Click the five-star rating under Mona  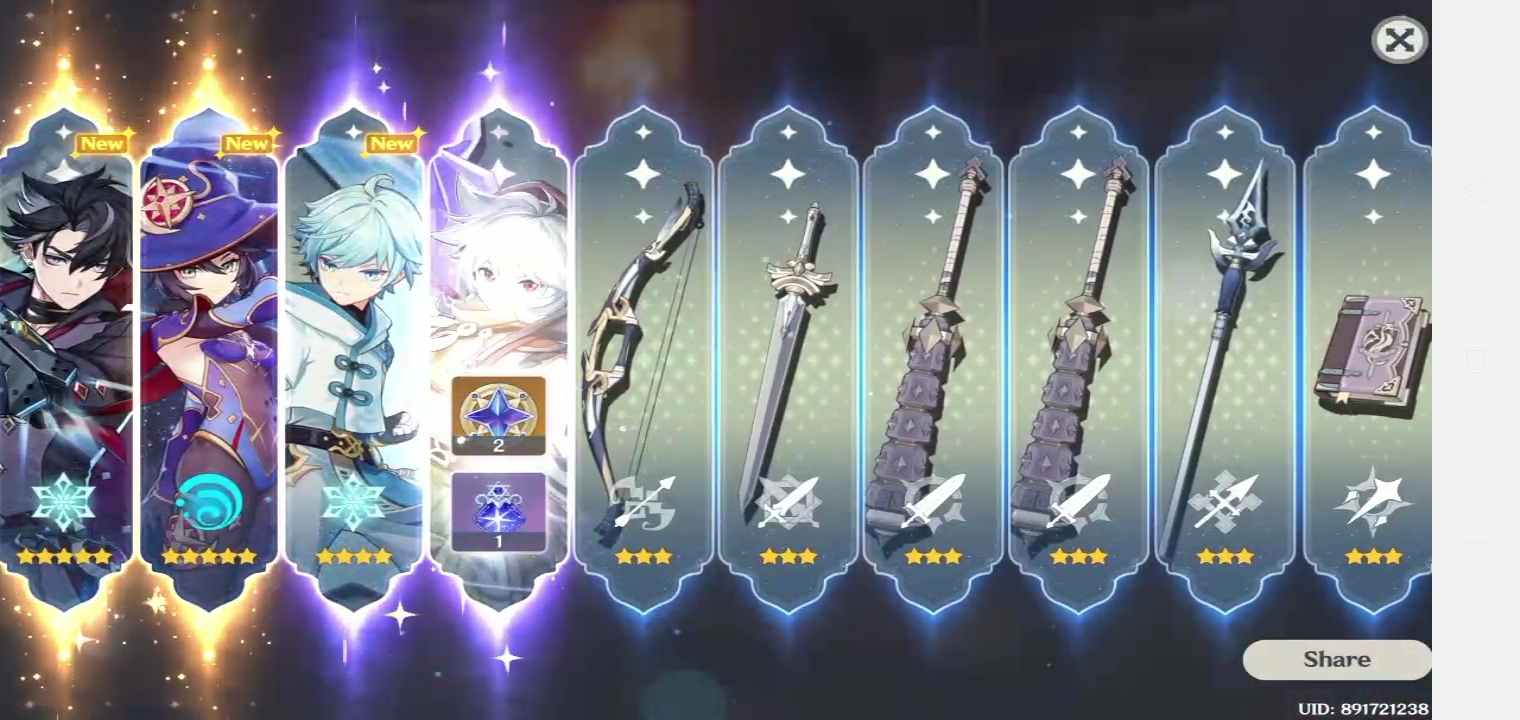[209, 557]
